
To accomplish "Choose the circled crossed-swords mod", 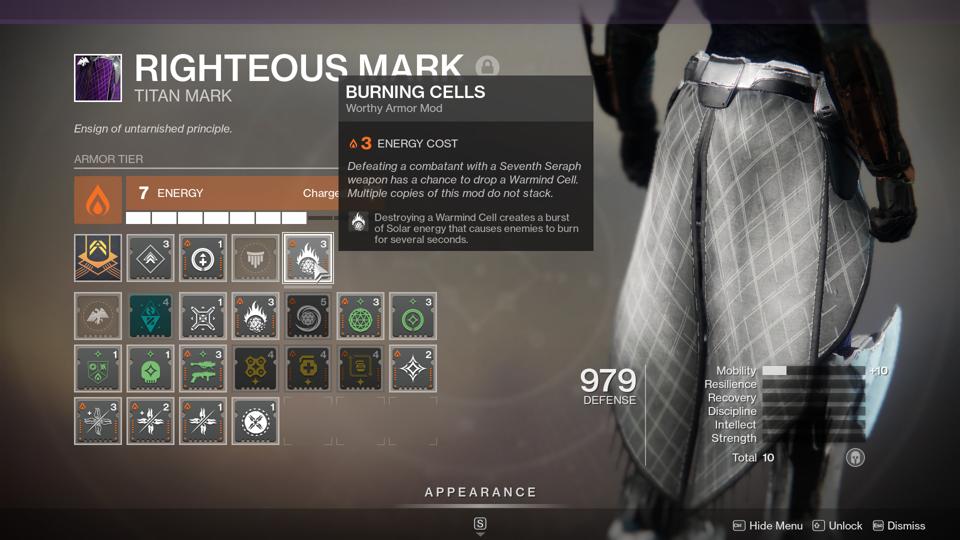I will click(255, 421).
